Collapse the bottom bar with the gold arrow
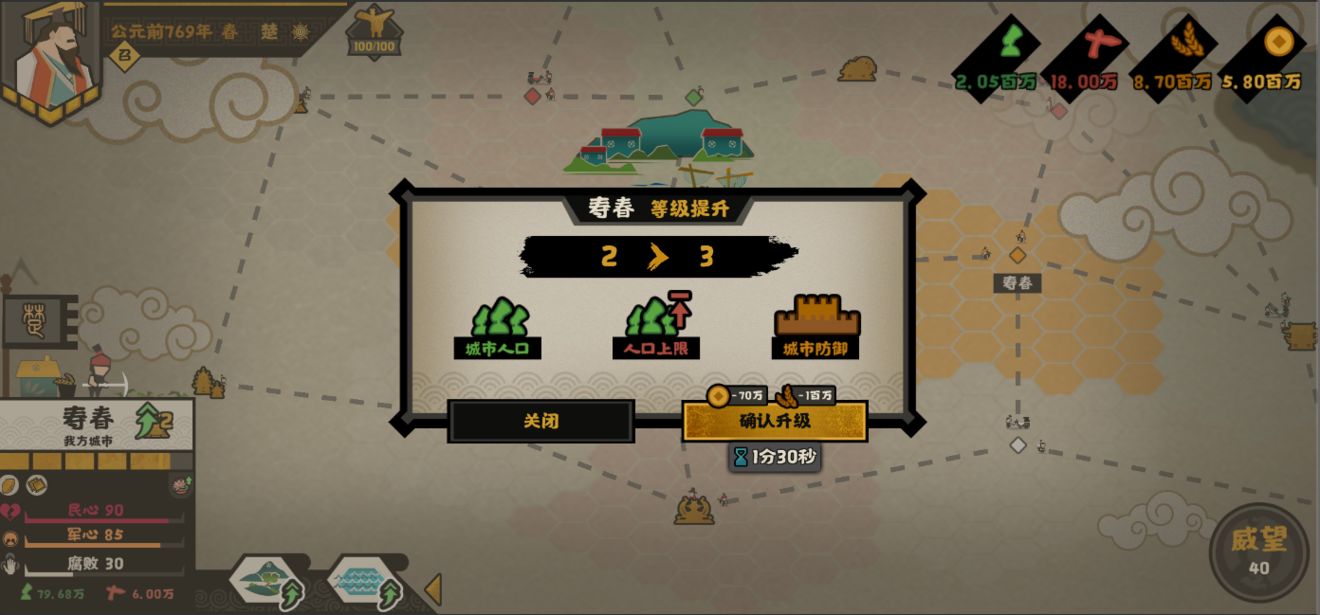Viewport: 1320px width, 615px height. pyautogui.click(x=433, y=590)
